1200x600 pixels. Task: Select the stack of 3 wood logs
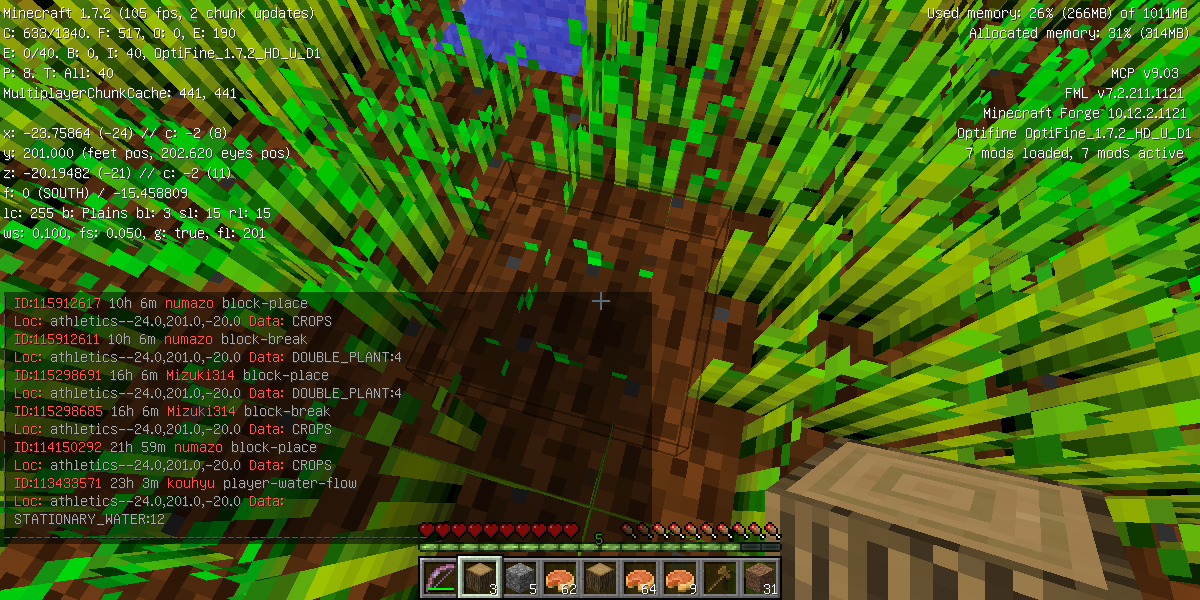pyautogui.click(x=478, y=578)
